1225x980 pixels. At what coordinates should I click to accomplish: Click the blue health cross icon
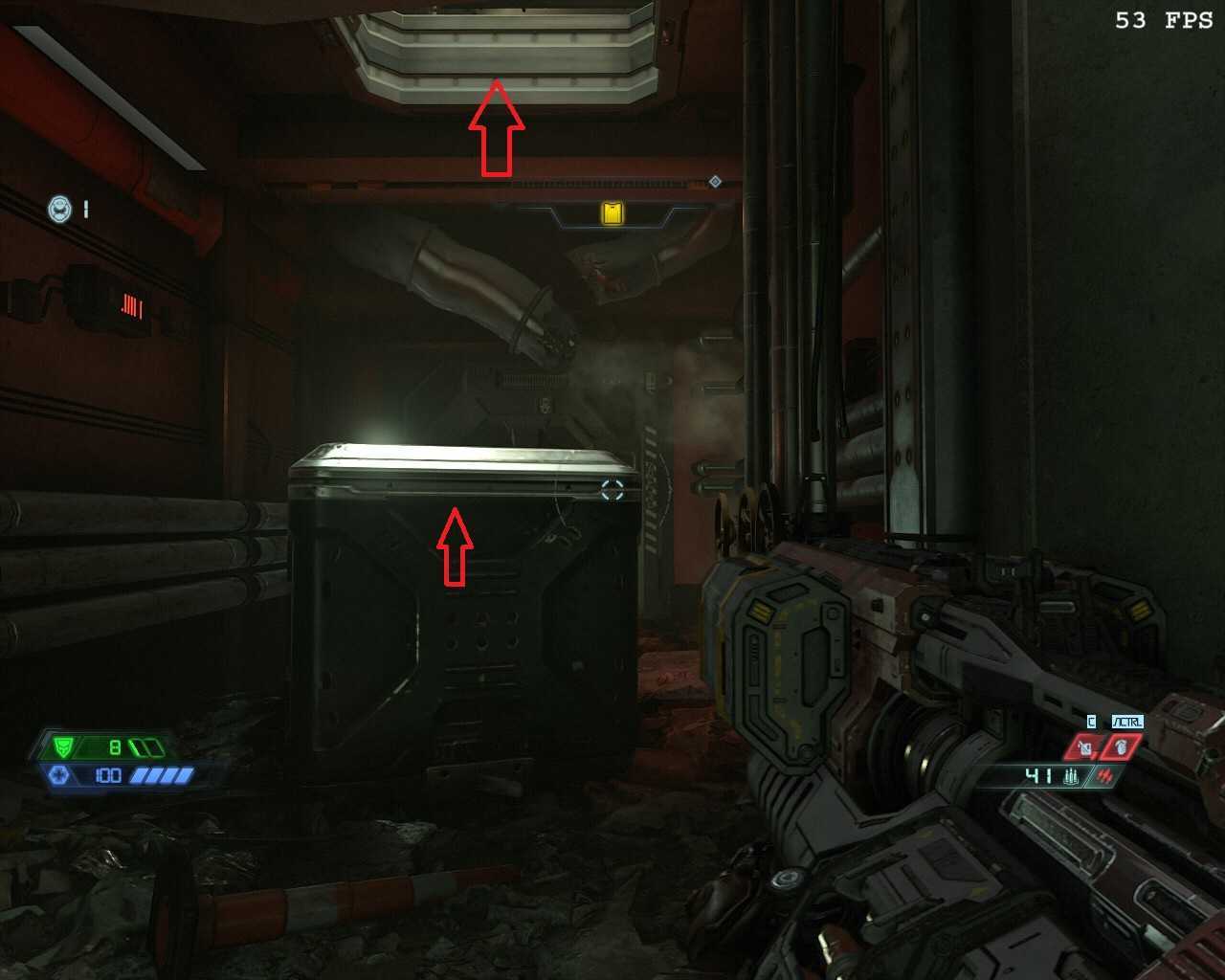click(x=57, y=774)
